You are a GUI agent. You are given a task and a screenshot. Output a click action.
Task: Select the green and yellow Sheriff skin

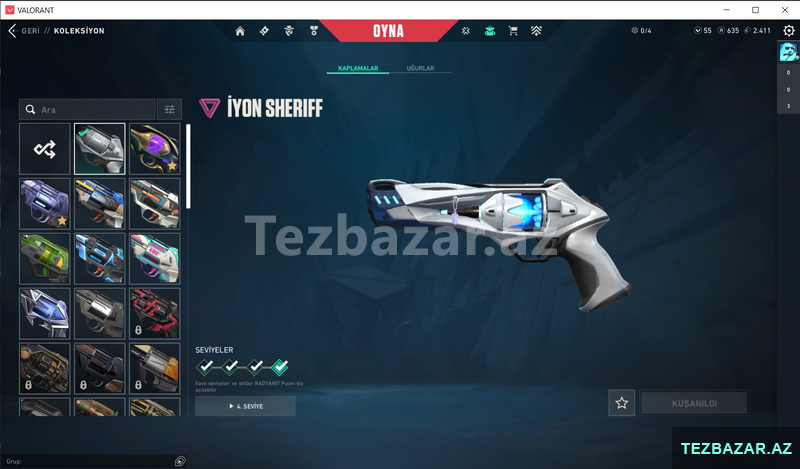45,258
